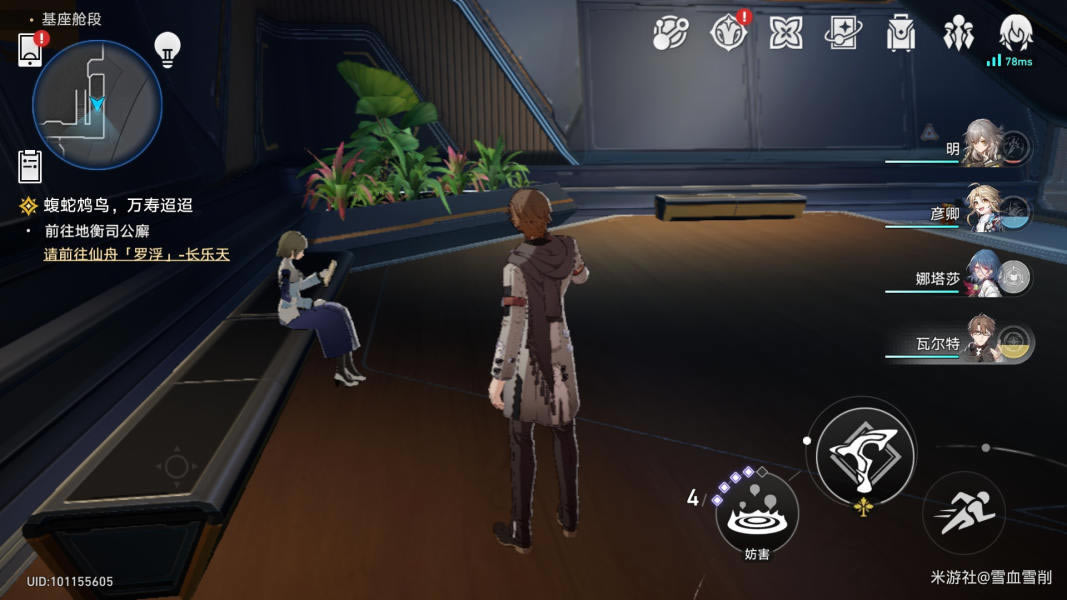Switch to party member 娜塔莎
This screenshot has width=1067, height=600.
click(981, 276)
